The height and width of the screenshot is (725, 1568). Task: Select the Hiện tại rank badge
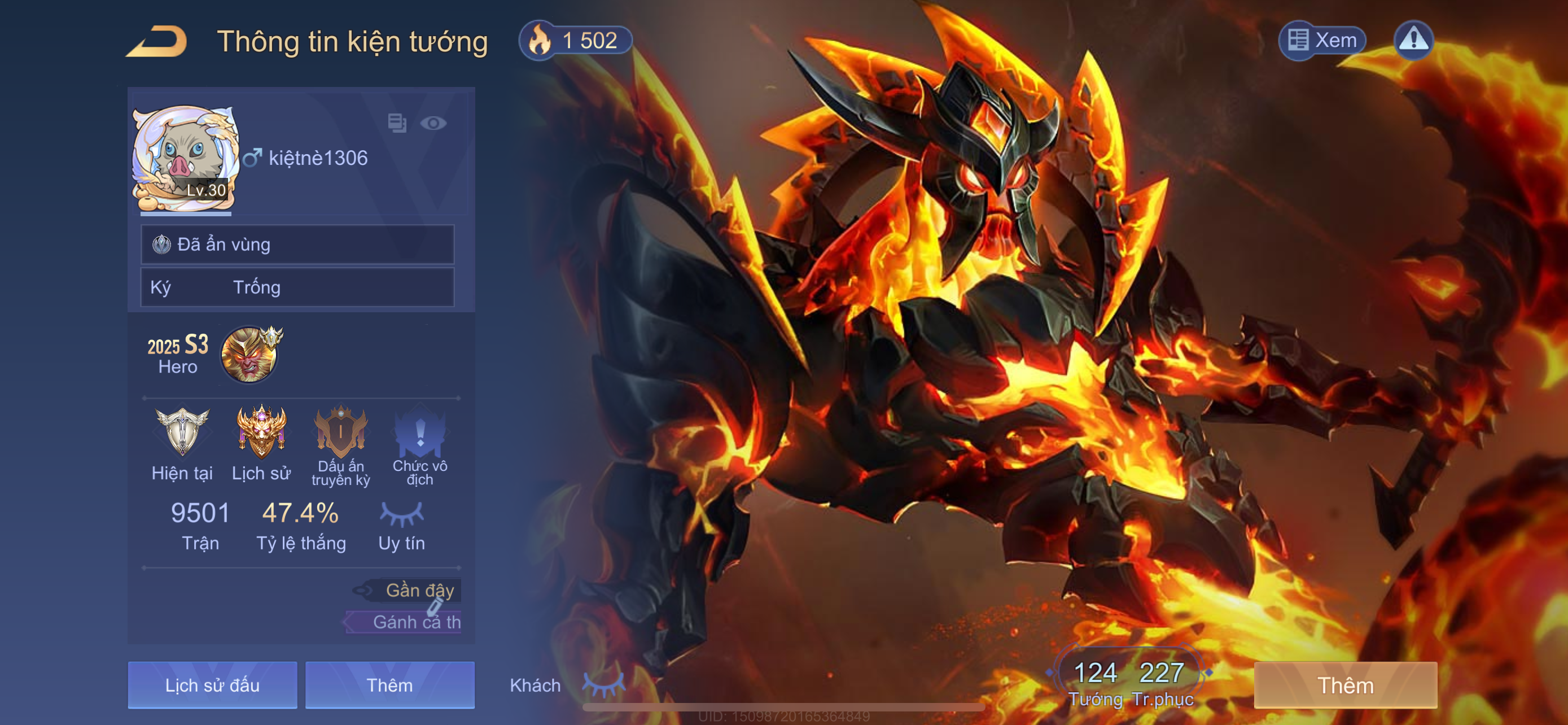(x=182, y=431)
